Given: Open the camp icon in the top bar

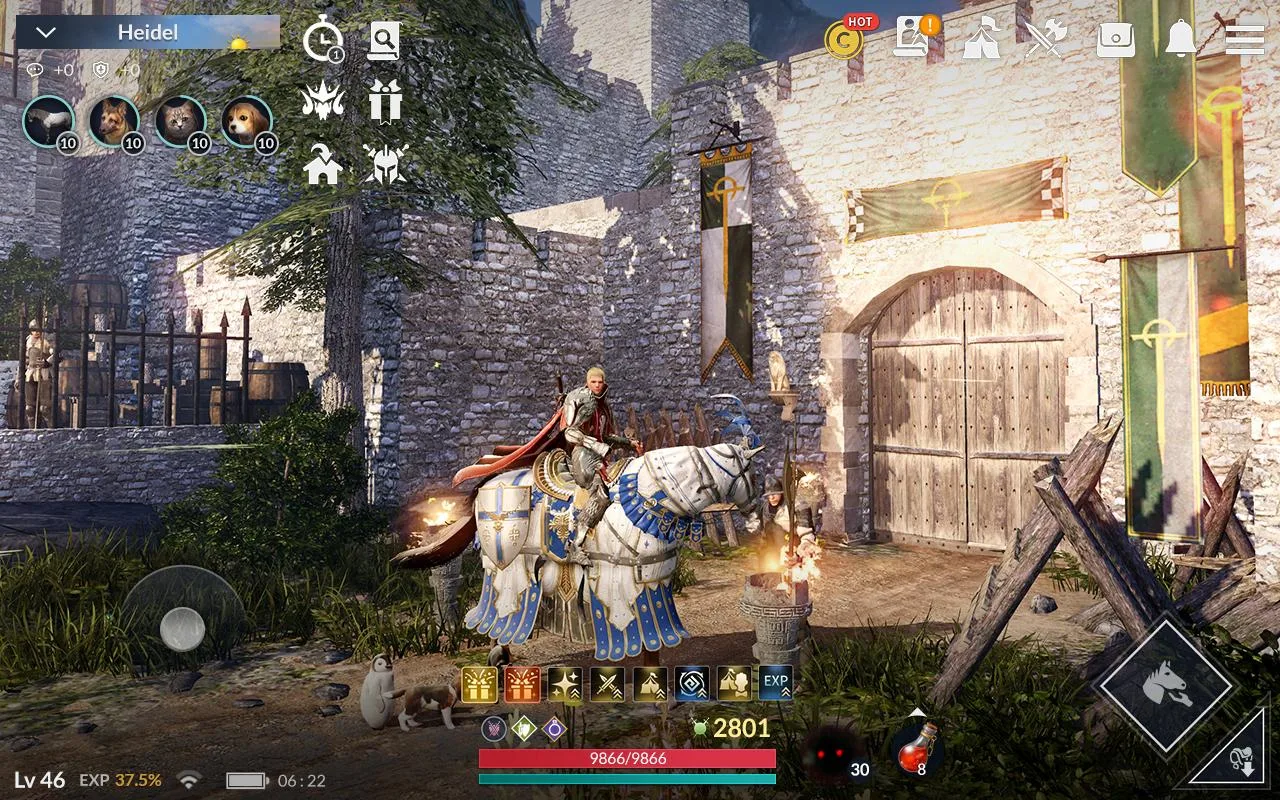Looking at the screenshot, I should tap(983, 40).
